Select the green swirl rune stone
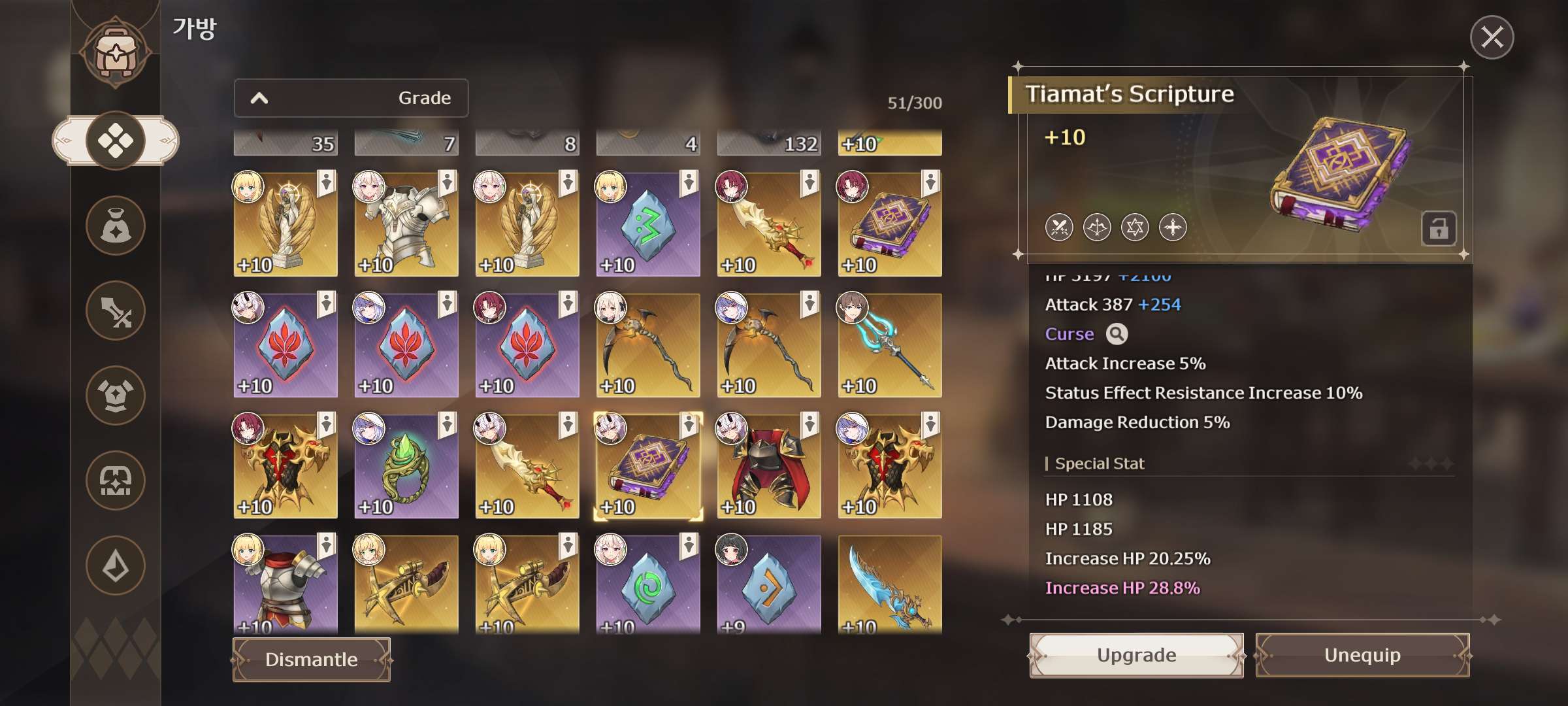The image size is (1568, 706). click(648, 584)
